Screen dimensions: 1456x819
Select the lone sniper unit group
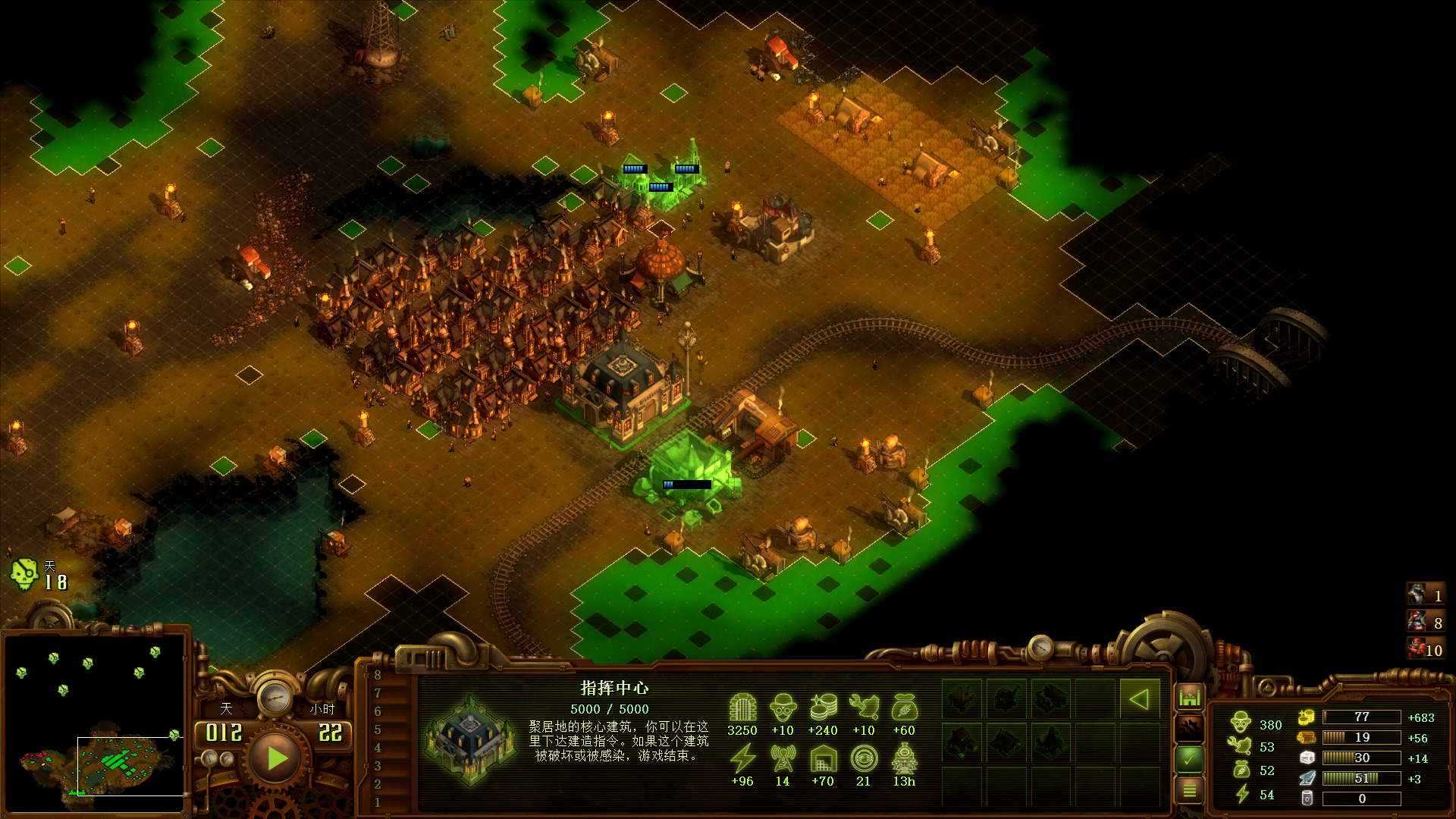click(x=1425, y=595)
